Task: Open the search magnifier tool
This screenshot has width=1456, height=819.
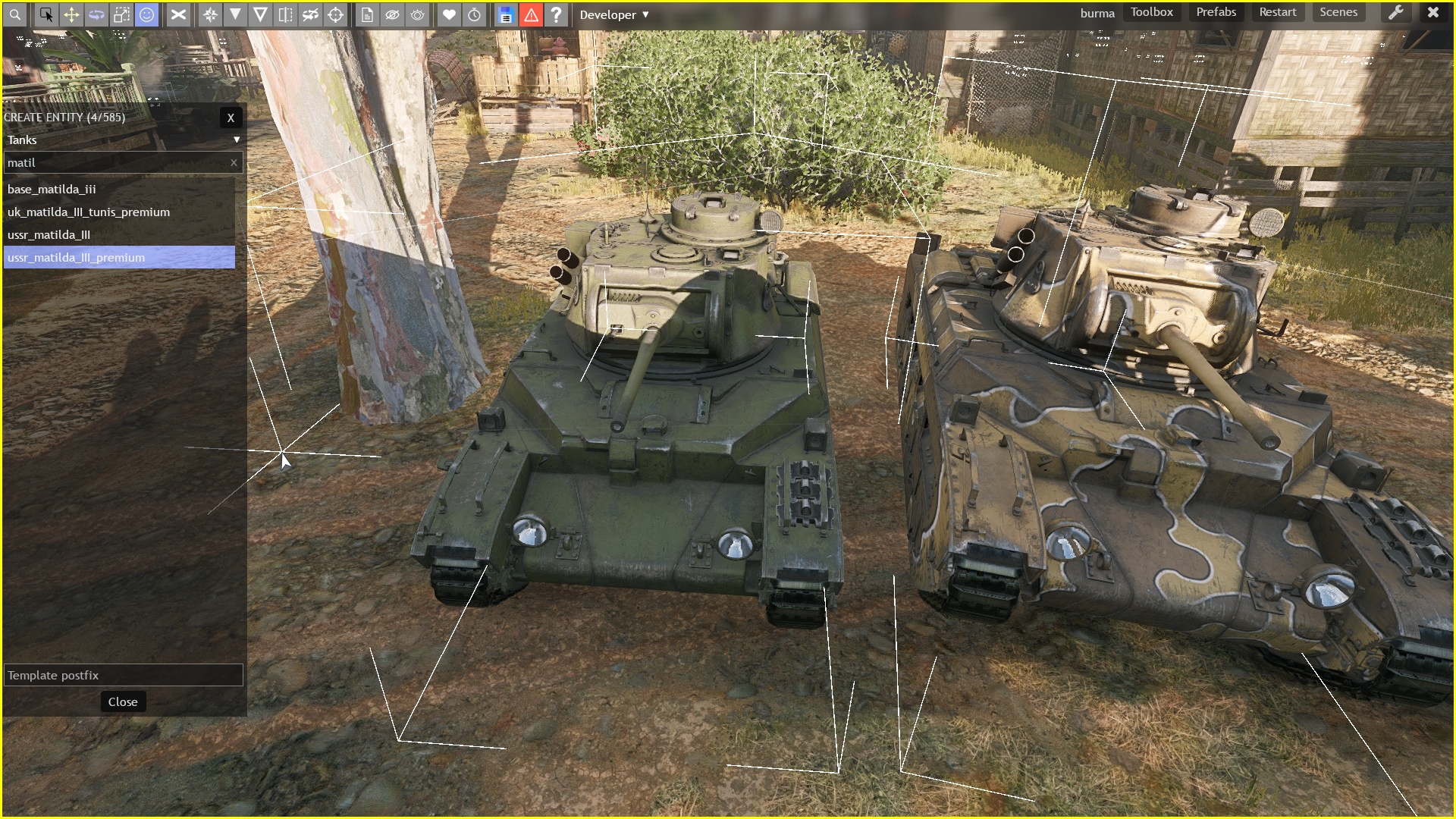Action: tap(14, 14)
